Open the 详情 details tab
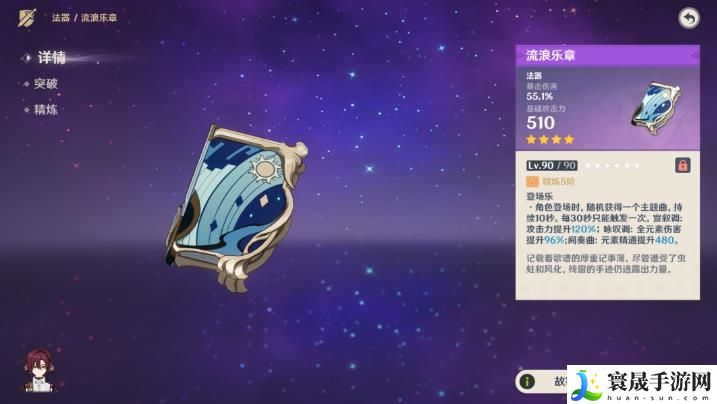Viewport: 717px width, 404px height. [x=50, y=58]
